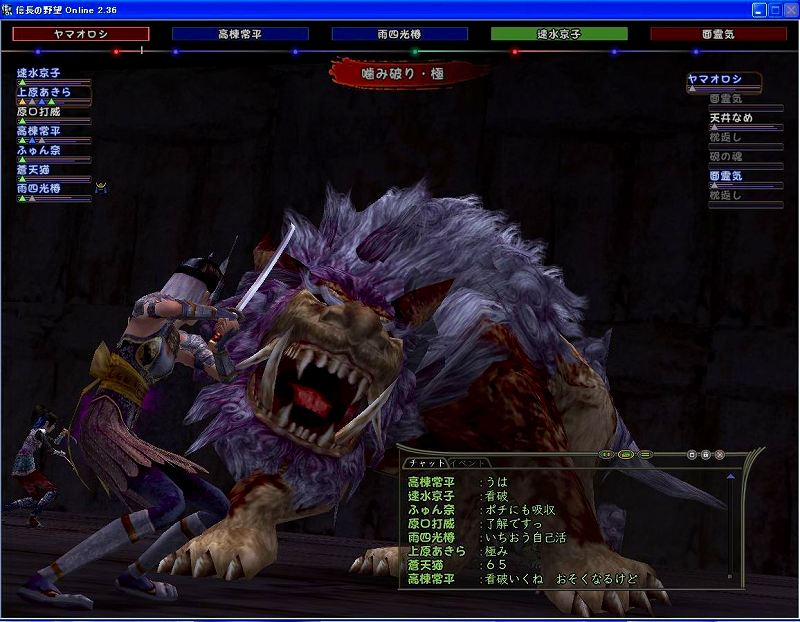Image resolution: width=800 pixels, height=622 pixels.
Task: Target party member 原口打越 in the list
Action: pyautogui.click(x=39, y=111)
